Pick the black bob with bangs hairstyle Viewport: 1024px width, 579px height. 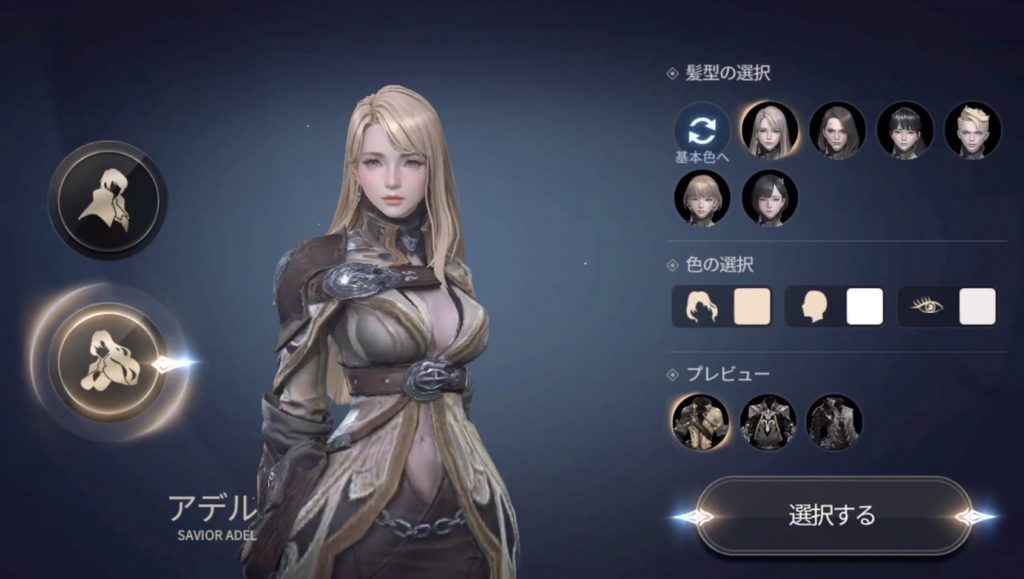769,198
